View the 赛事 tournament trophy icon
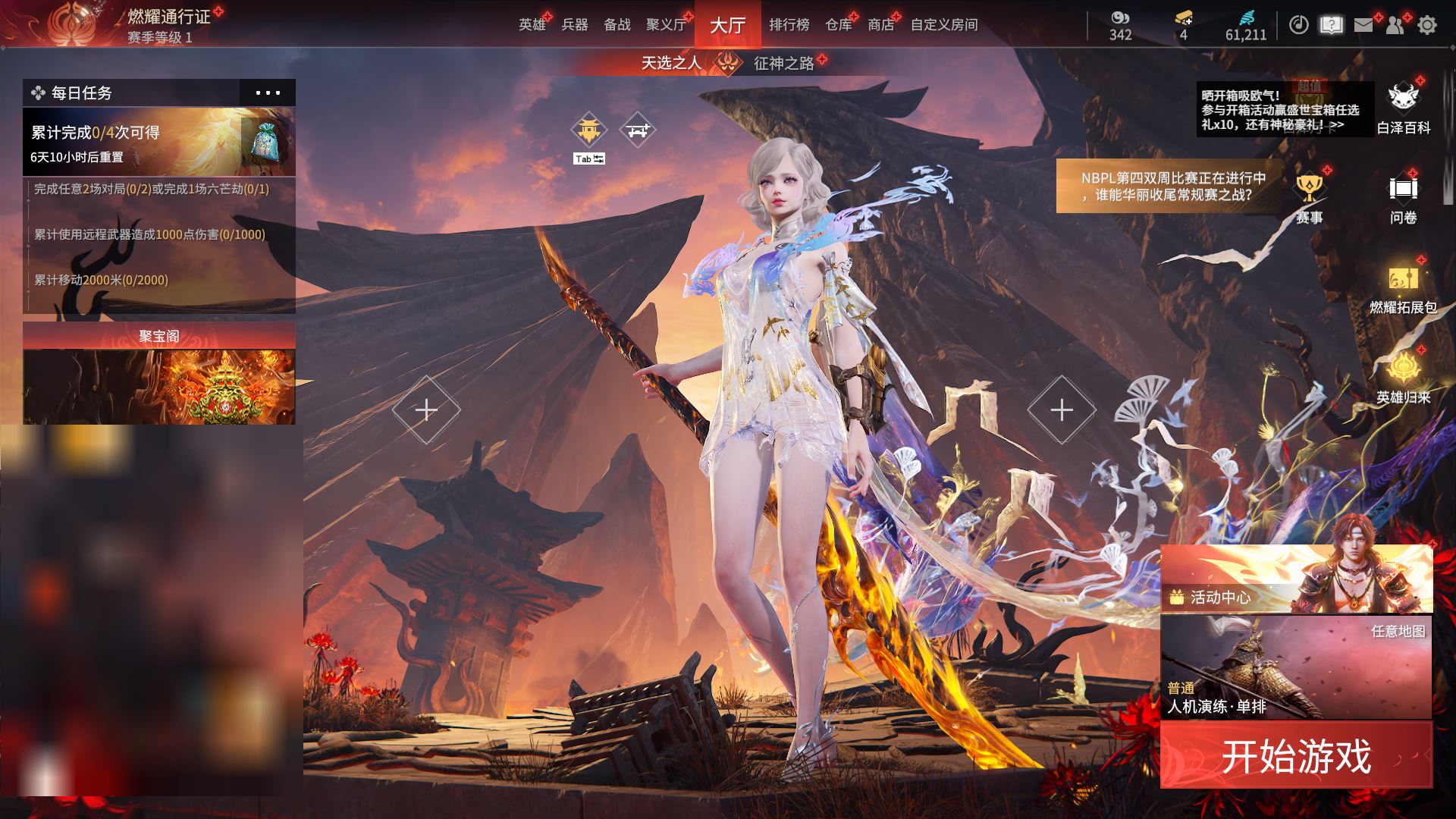Image resolution: width=1456 pixels, height=819 pixels. [1309, 197]
